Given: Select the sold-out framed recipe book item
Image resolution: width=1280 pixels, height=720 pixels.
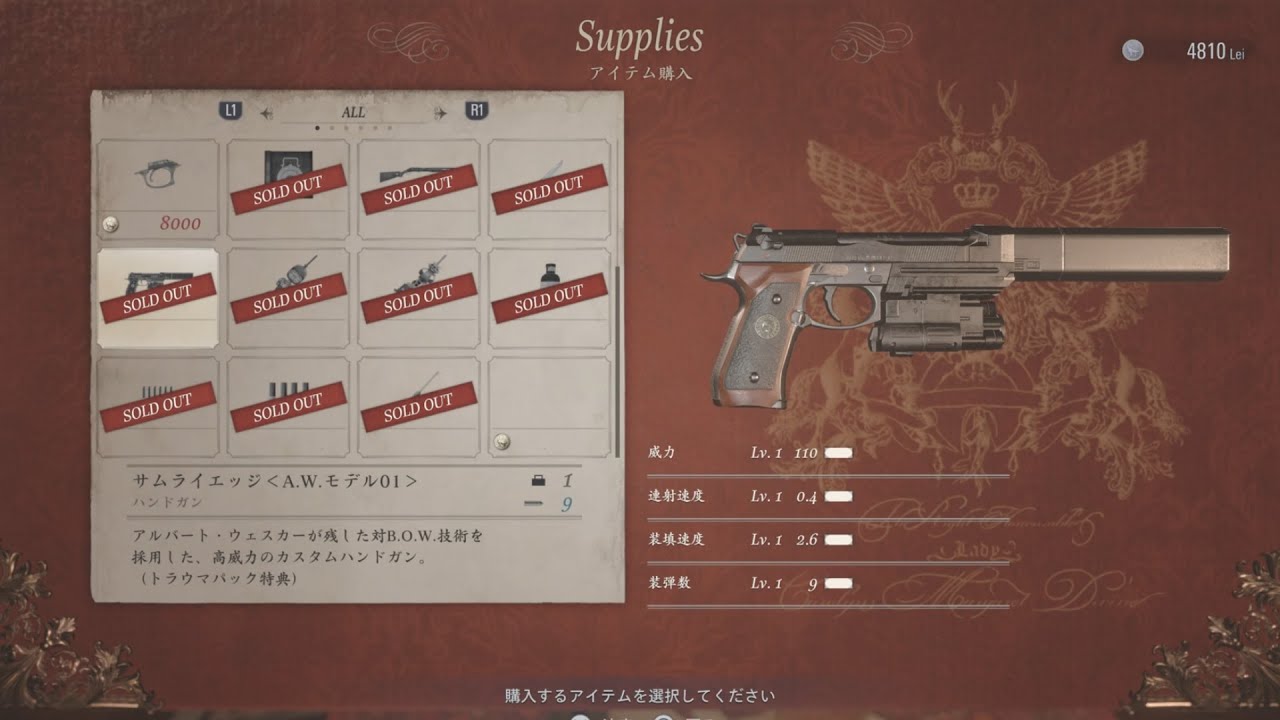Looking at the screenshot, I should pos(288,189).
